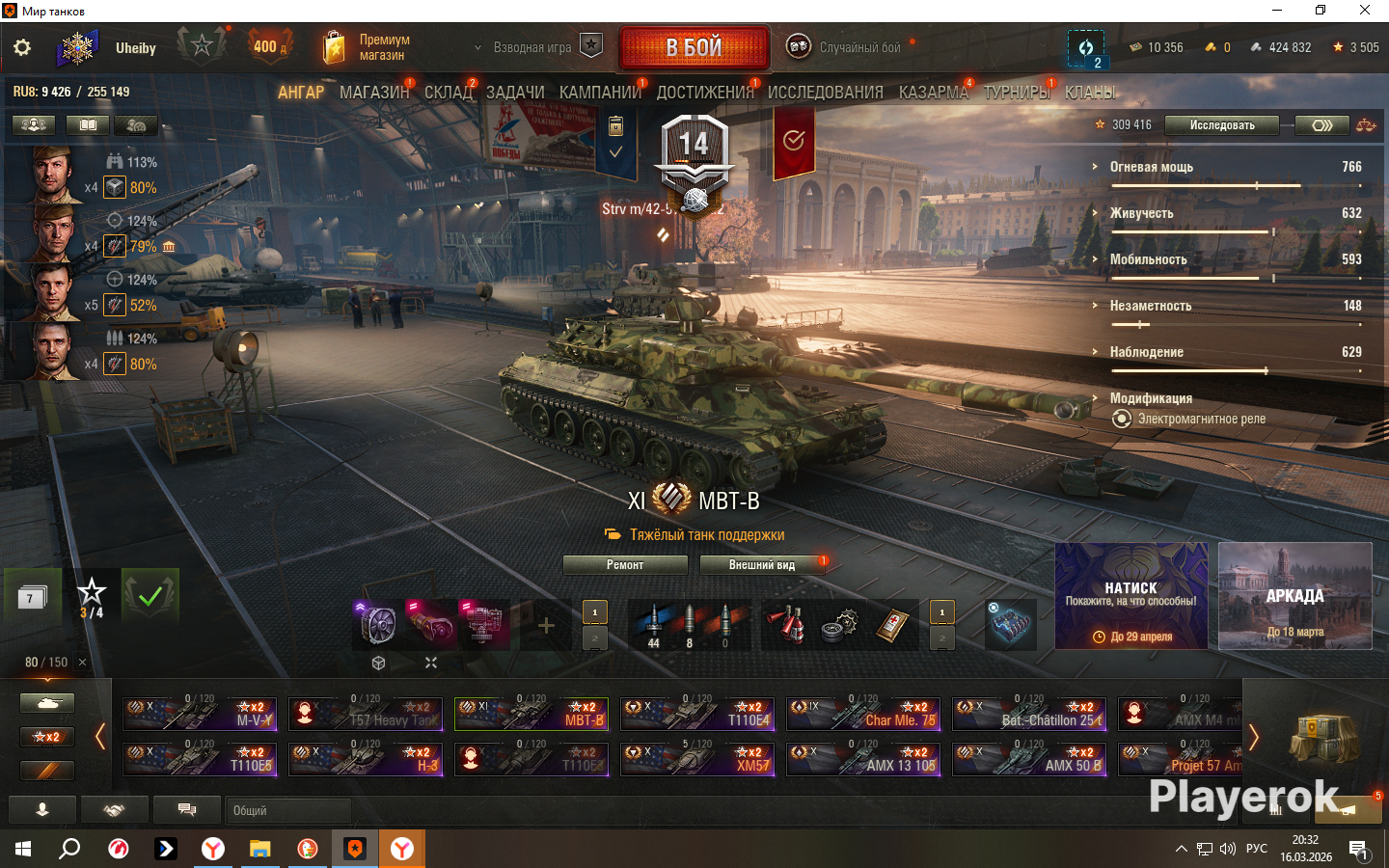Open the НАТИСК event banner
The image size is (1389, 868).
click(1130, 595)
